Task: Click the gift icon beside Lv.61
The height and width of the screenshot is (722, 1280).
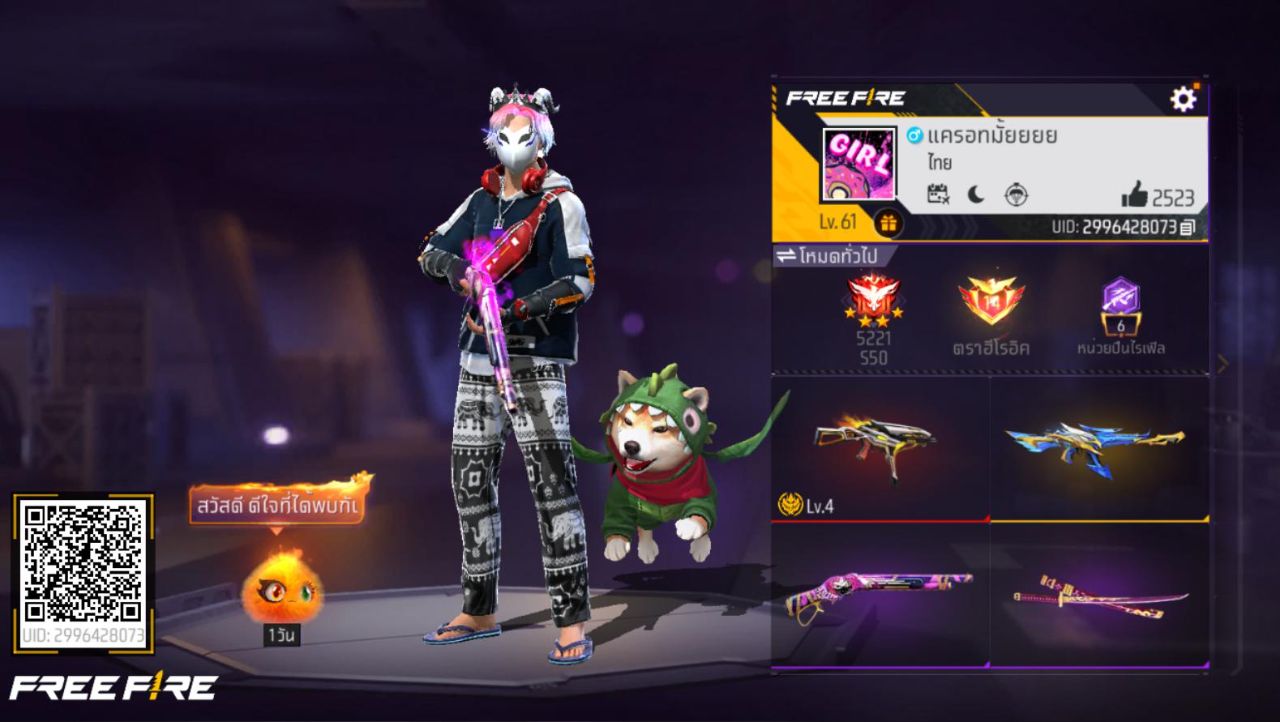Action: coord(888,223)
